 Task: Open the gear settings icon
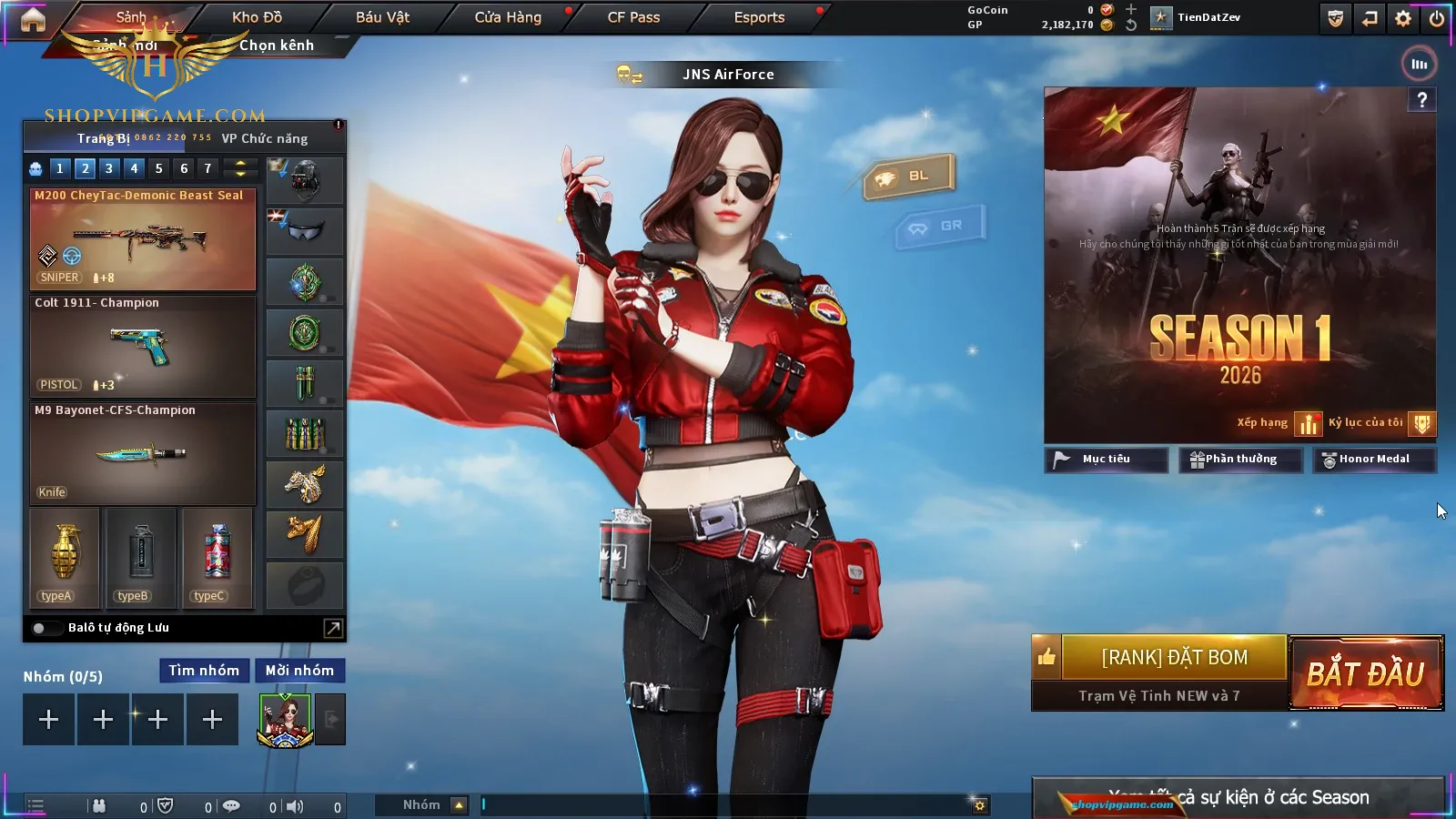1403,18
